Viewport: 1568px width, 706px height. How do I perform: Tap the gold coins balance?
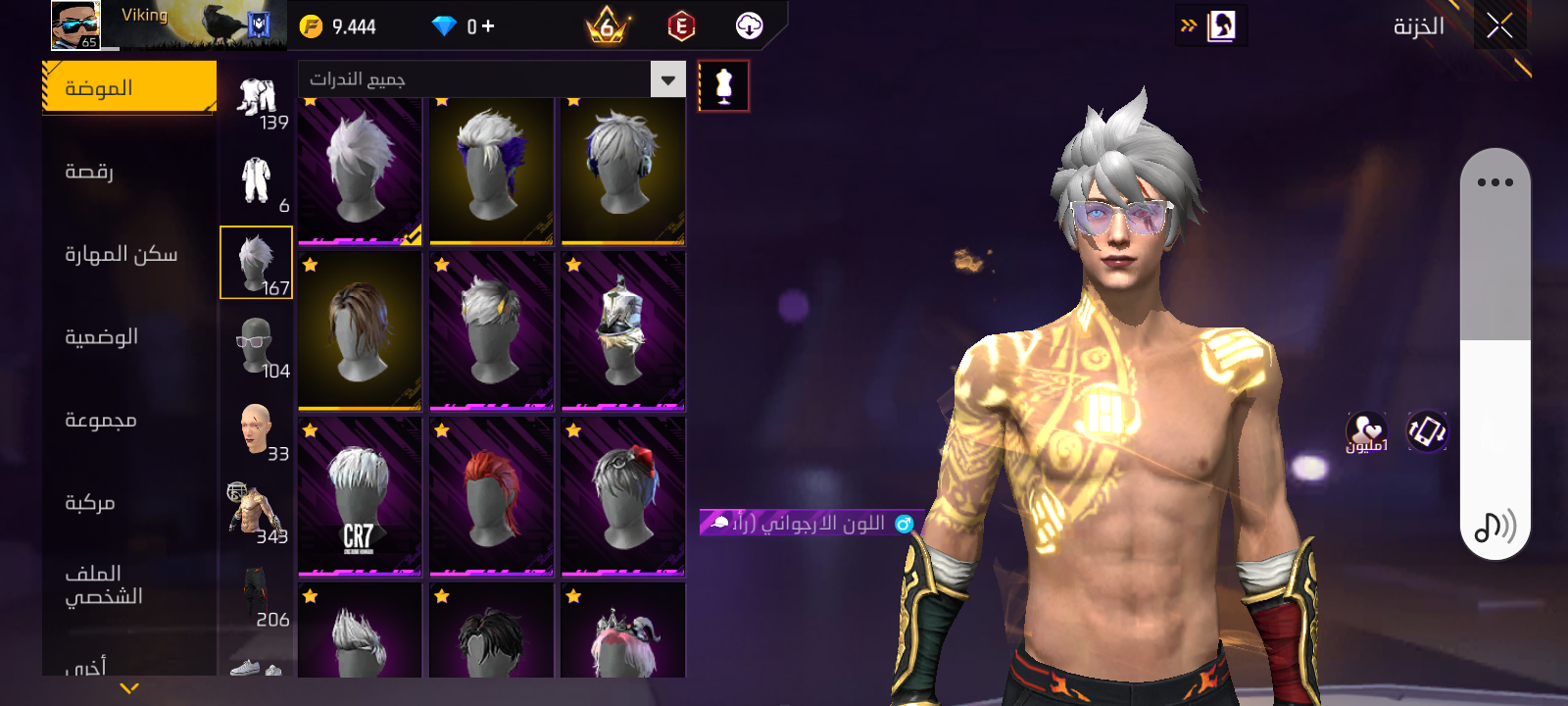point(338,26)
